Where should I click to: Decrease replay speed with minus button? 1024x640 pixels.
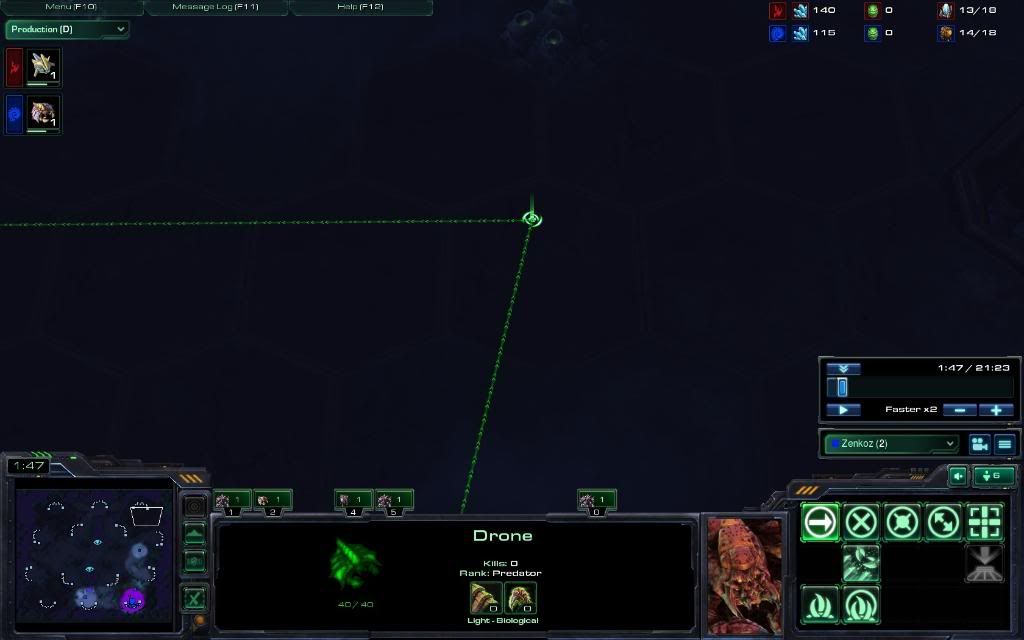coord(959,410)
